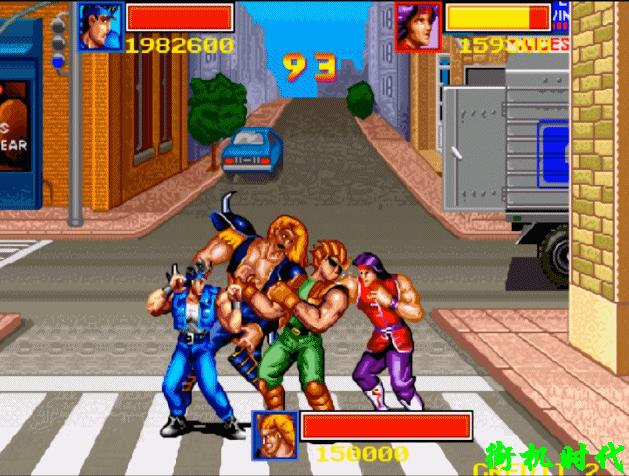Select the player two portrait with red background
The height and width of the screenshot is (476, 629).
click(x=418, y=25)
